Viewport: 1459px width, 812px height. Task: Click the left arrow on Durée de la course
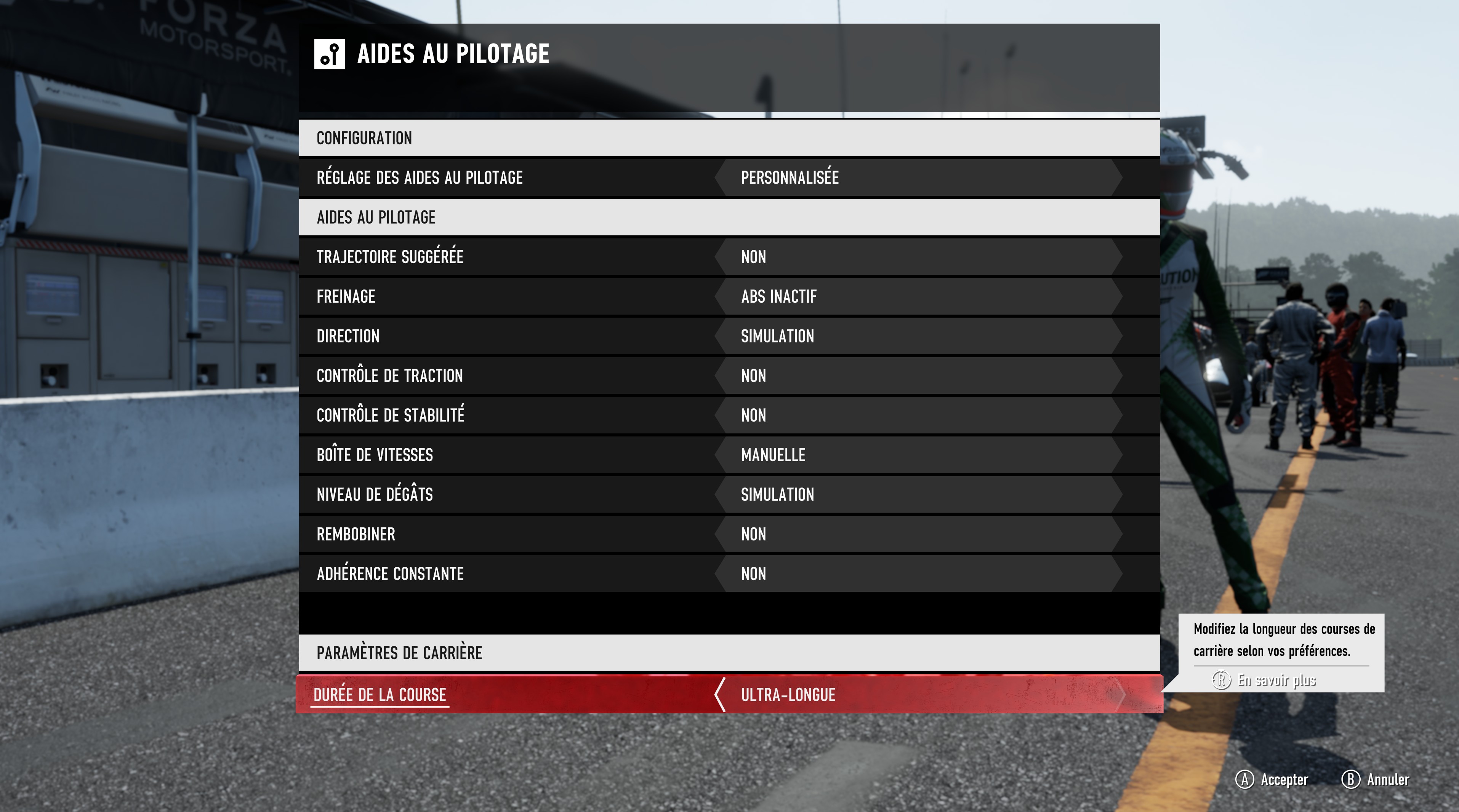[720, 695]
